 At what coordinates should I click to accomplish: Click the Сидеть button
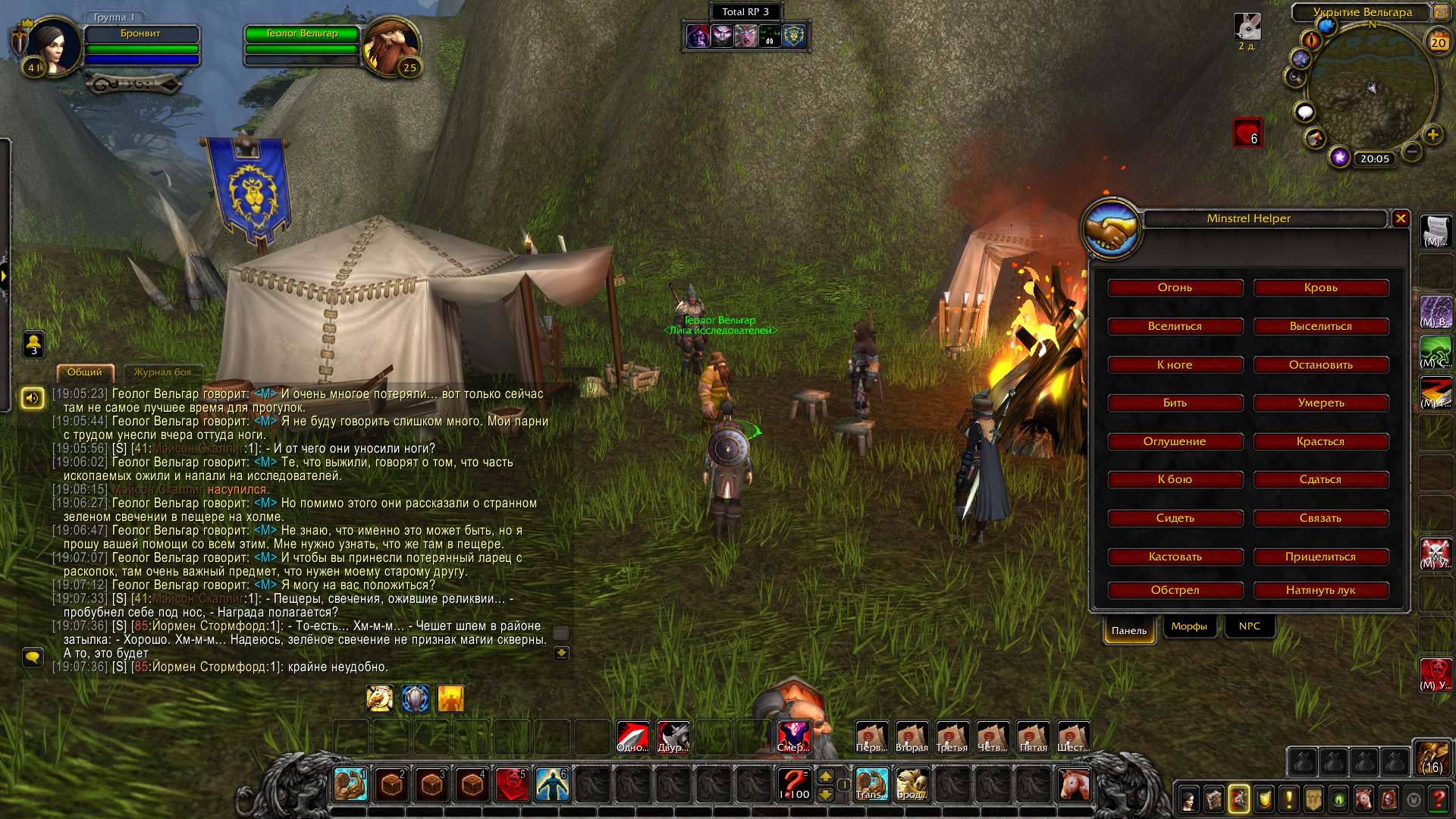pyautogui.click(x=1175, y=519)
